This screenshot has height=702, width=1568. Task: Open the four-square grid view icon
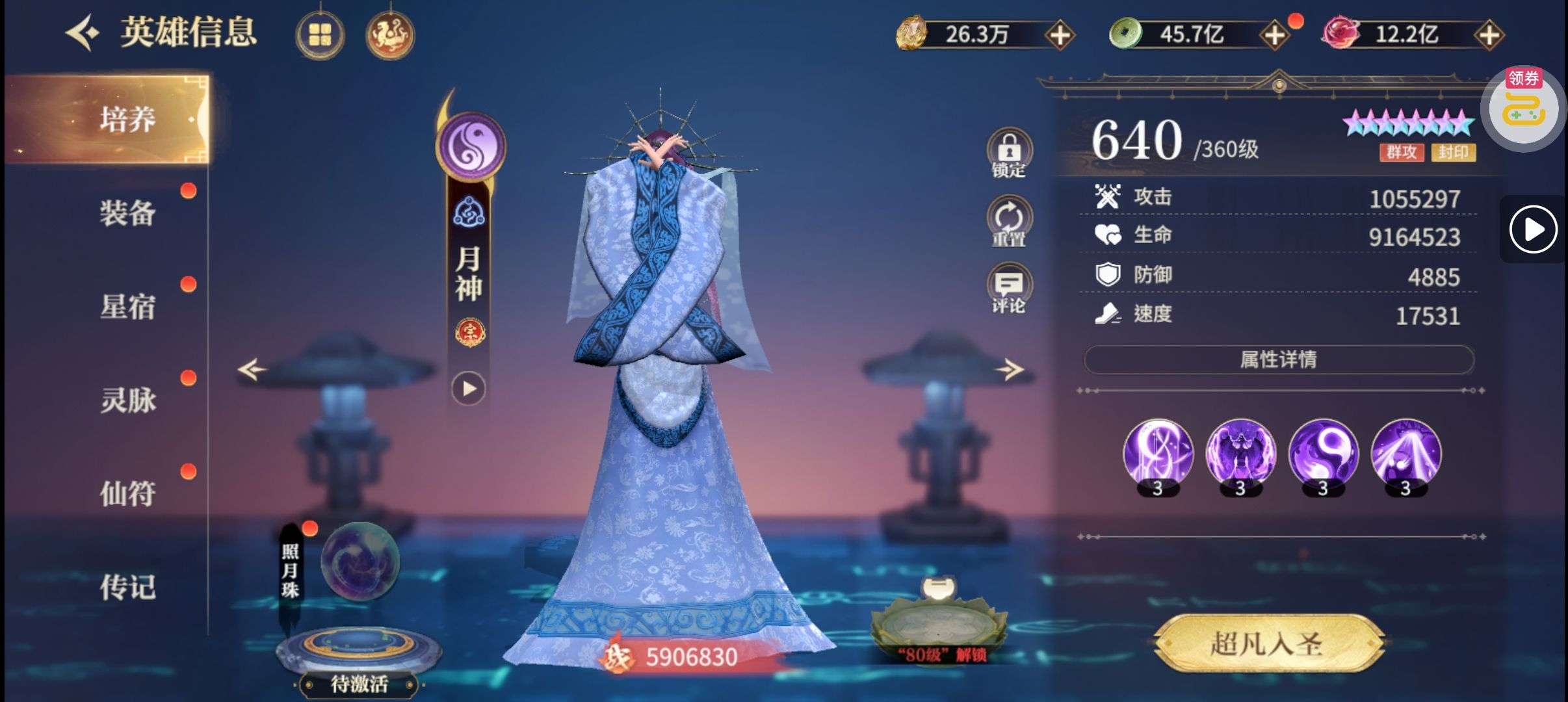pyautogui.click(x=320, y=35)
